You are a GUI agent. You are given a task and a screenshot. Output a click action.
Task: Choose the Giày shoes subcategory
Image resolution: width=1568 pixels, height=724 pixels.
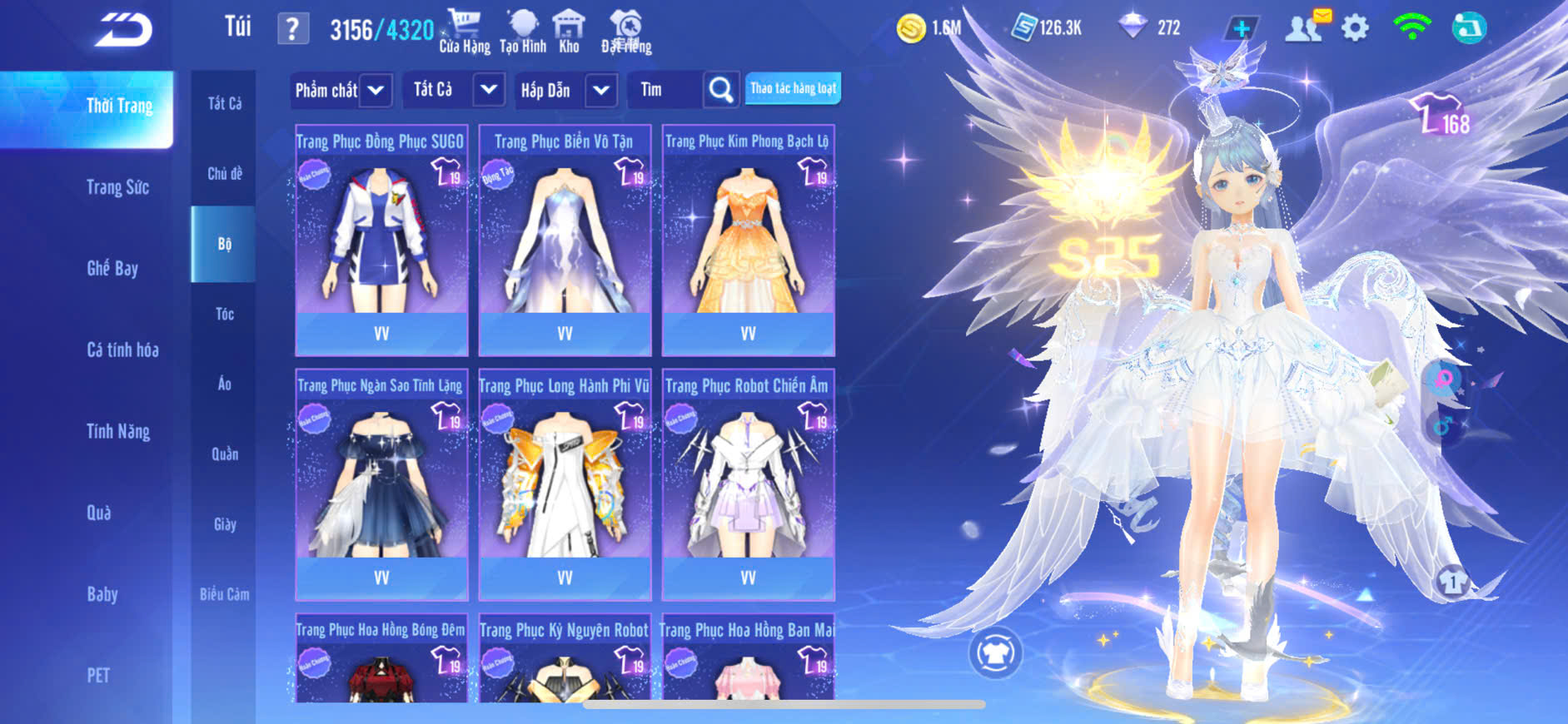(x=224, y=524)
